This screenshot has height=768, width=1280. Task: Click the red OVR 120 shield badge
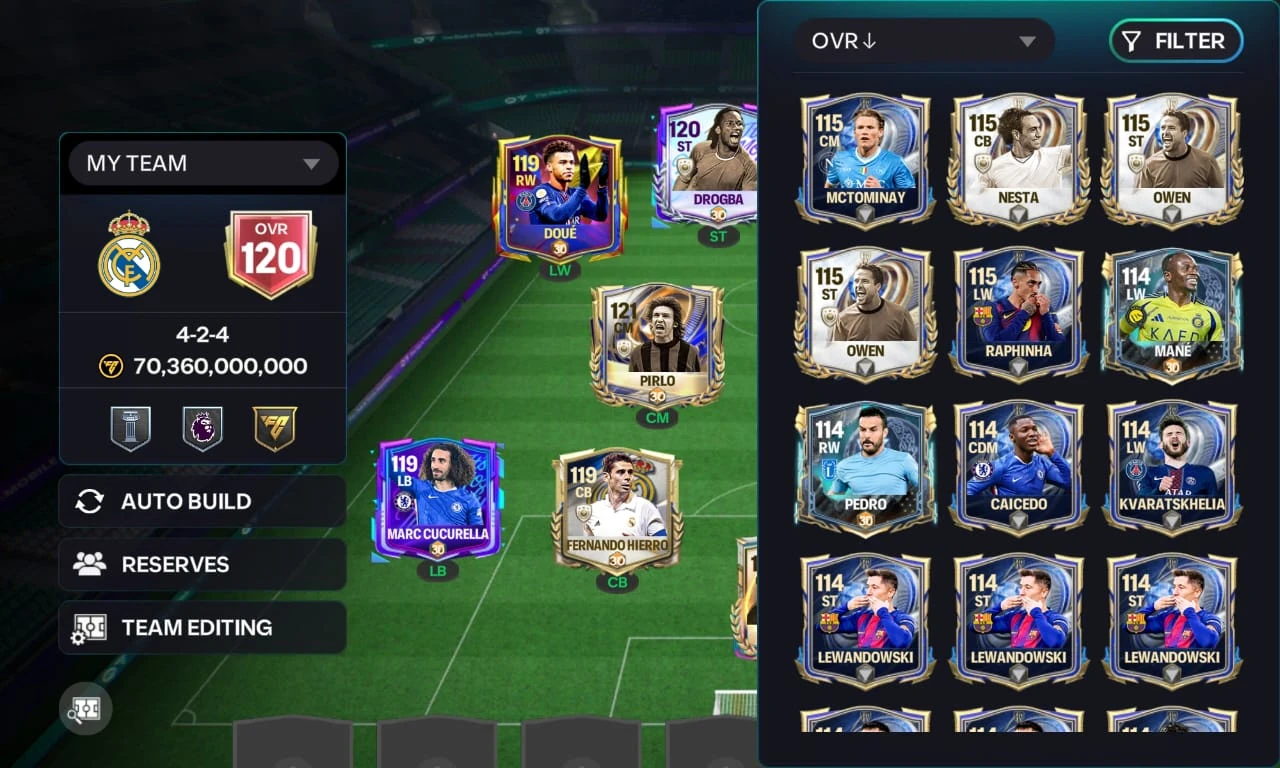tap(272, 250)
